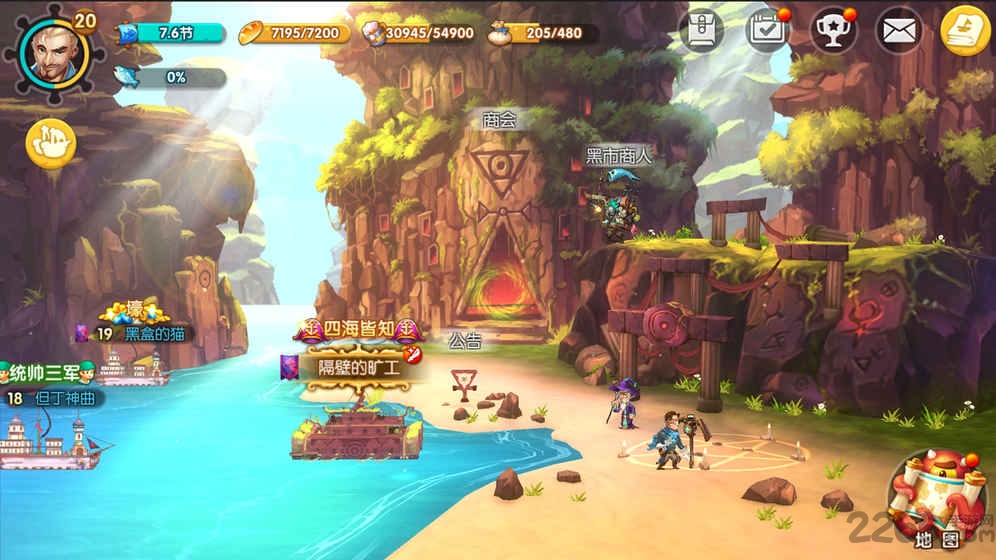This screenshot has height=560, width=996.
Task: Open the file folder archive icon
Action: 701,30
